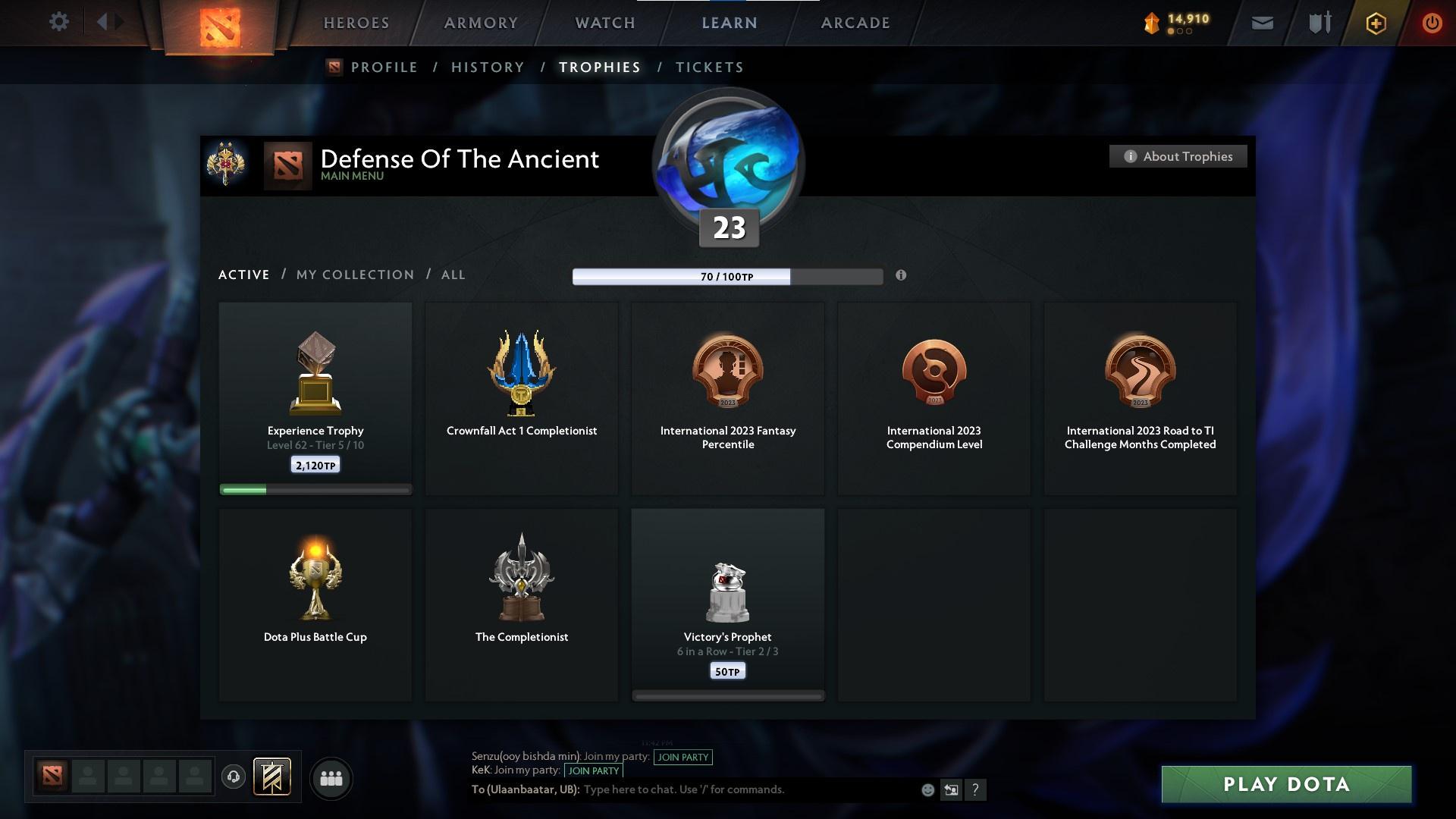The image size is (1456, 819).
Task: Switch to the TICKETS subtab
Action: click(708, 67)
